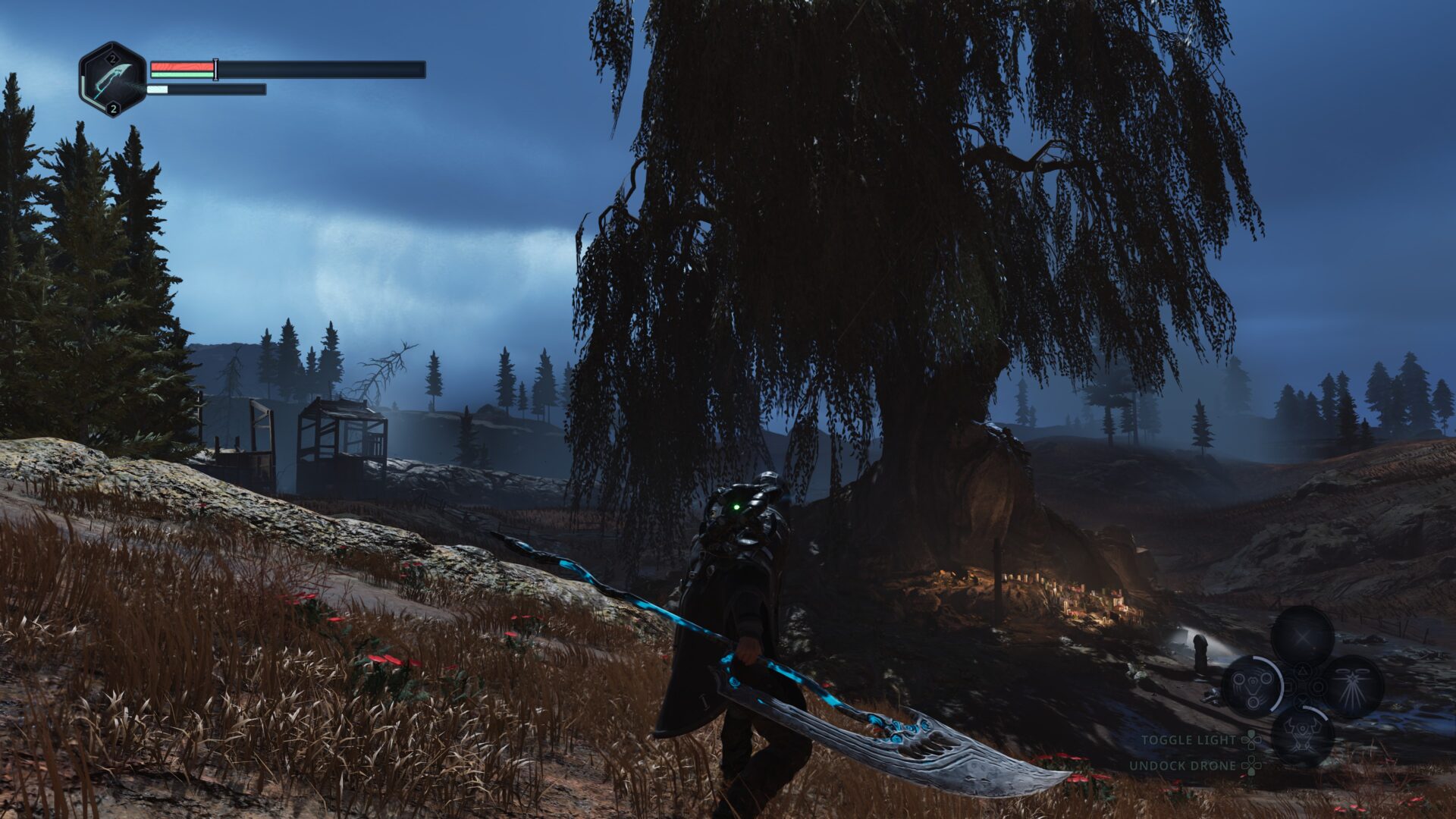Click the empty X ability slot
The height and width of the screenshot is (819, 1456).
tap(1302, 636)
